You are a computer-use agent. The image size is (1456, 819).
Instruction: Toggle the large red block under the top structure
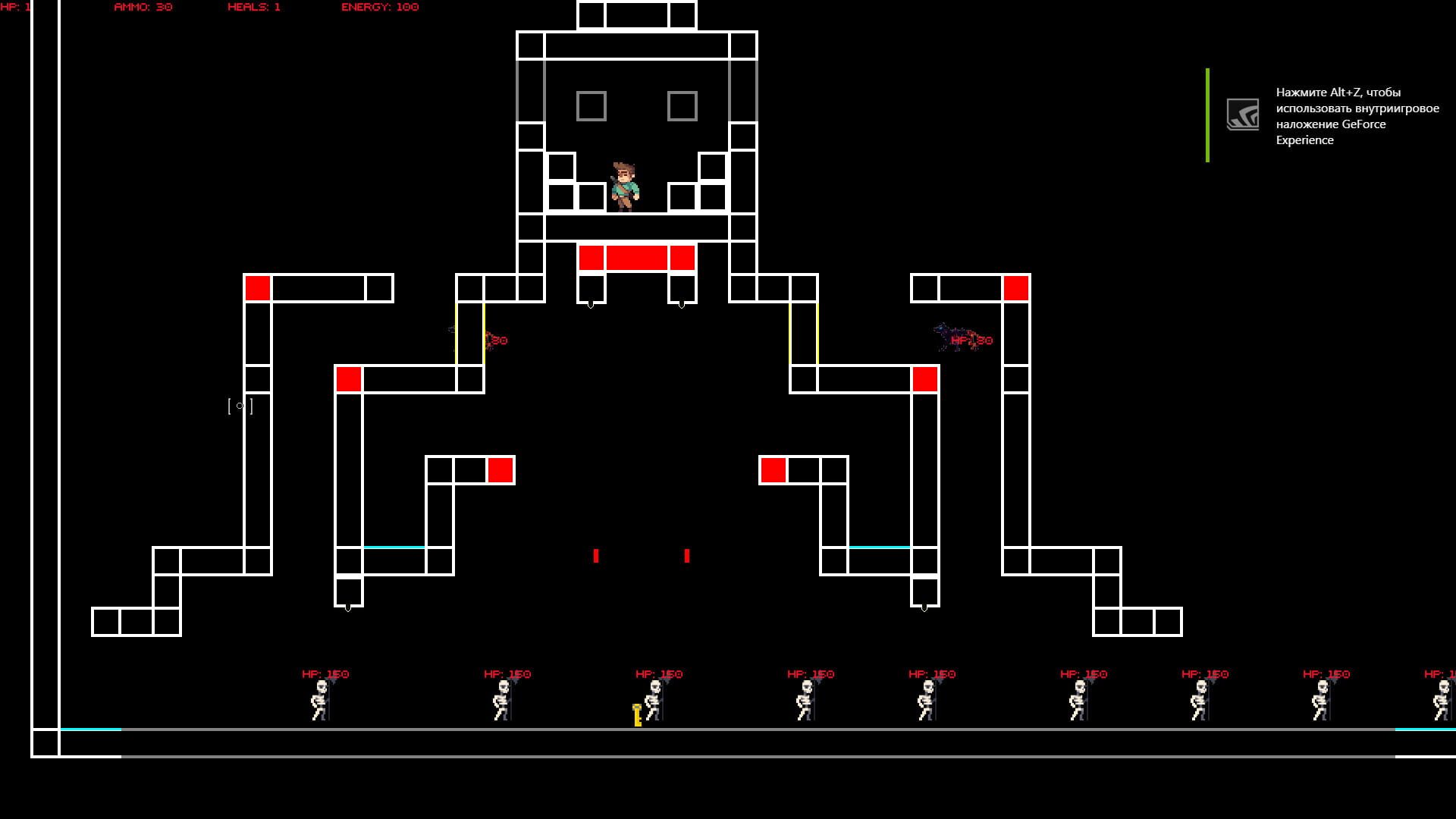(637, 257)
